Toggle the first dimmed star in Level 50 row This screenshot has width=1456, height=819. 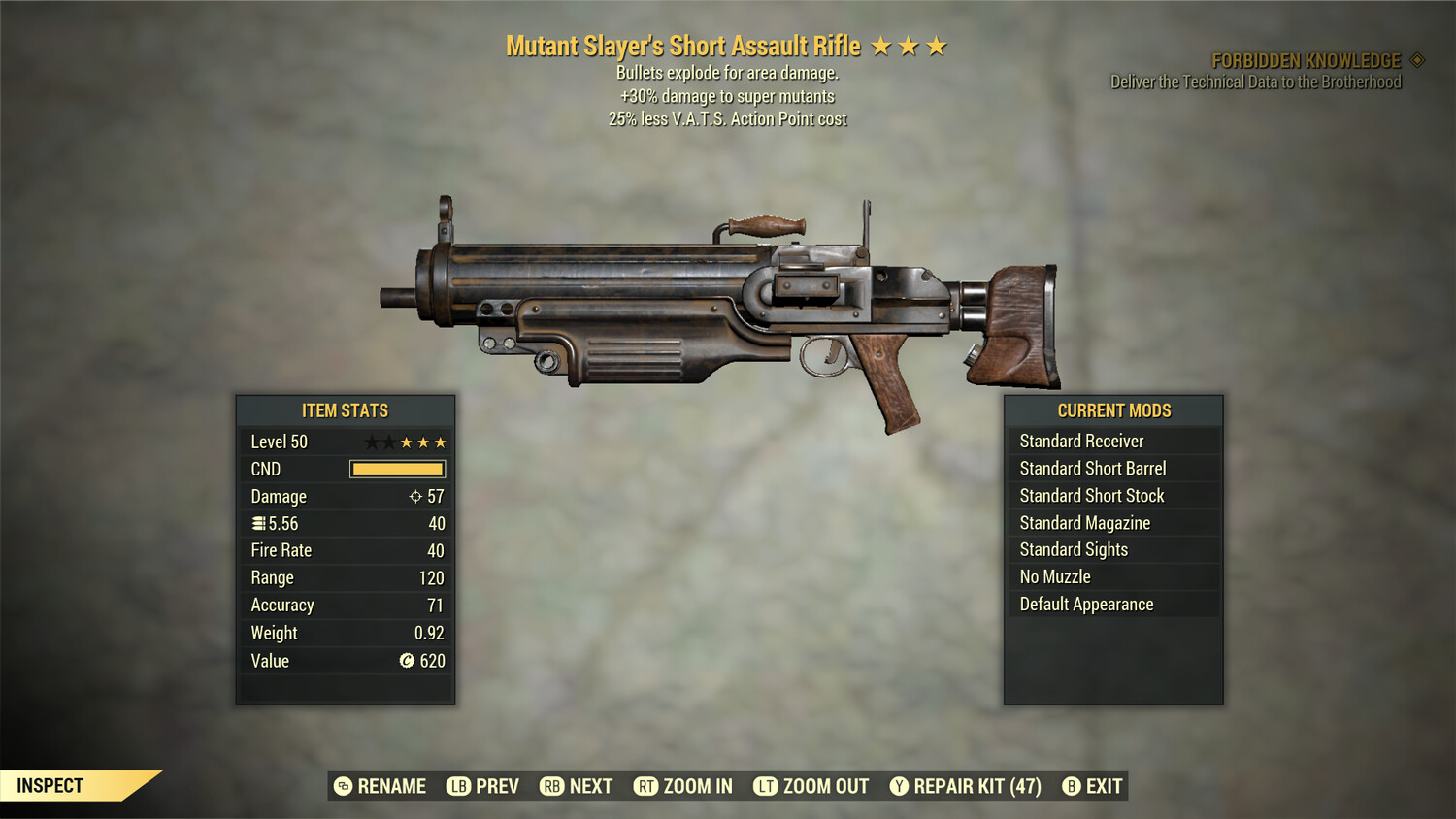[373, 442]
